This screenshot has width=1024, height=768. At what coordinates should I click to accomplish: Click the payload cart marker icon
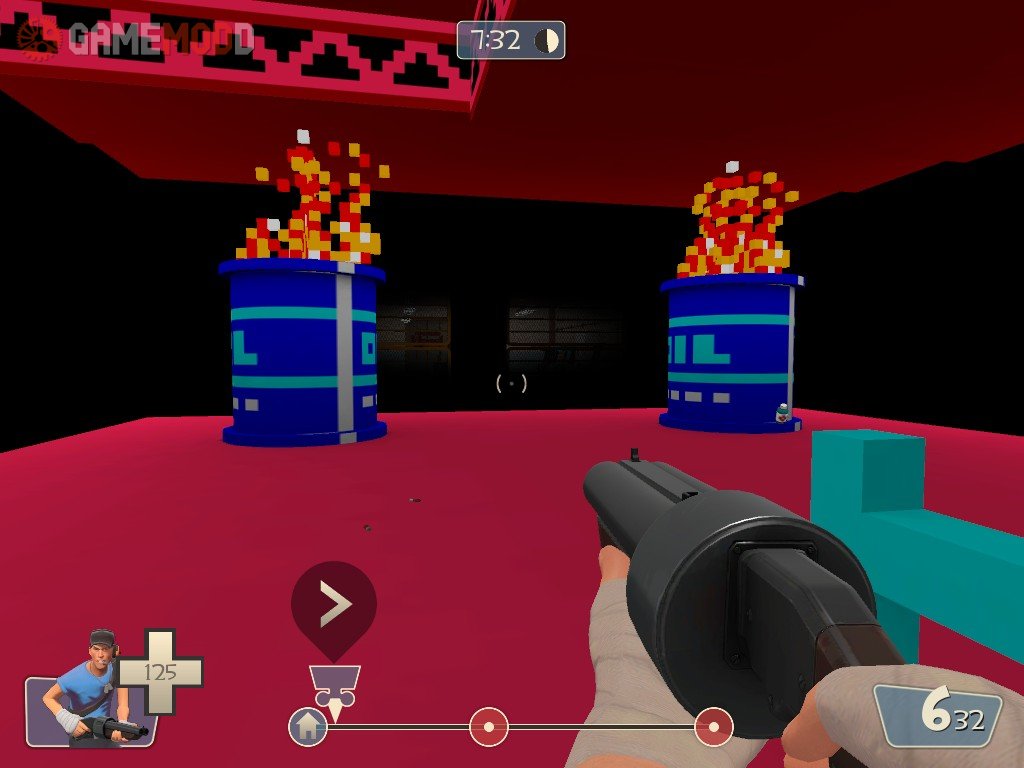[x=334, y=683]
